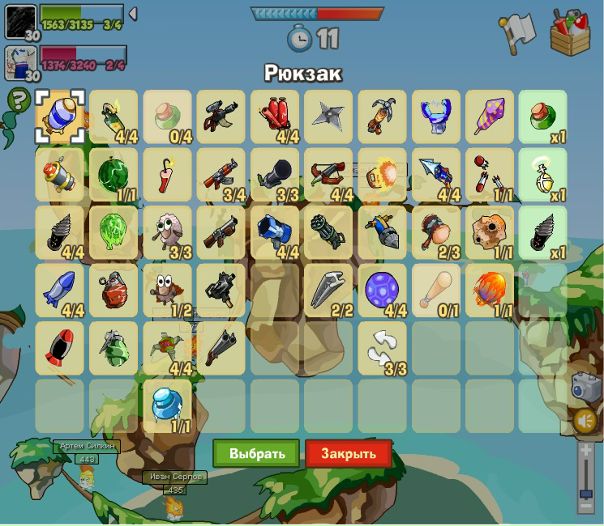
Task: Click the white surrender flag icon
Action: click(x=518, y=33)
